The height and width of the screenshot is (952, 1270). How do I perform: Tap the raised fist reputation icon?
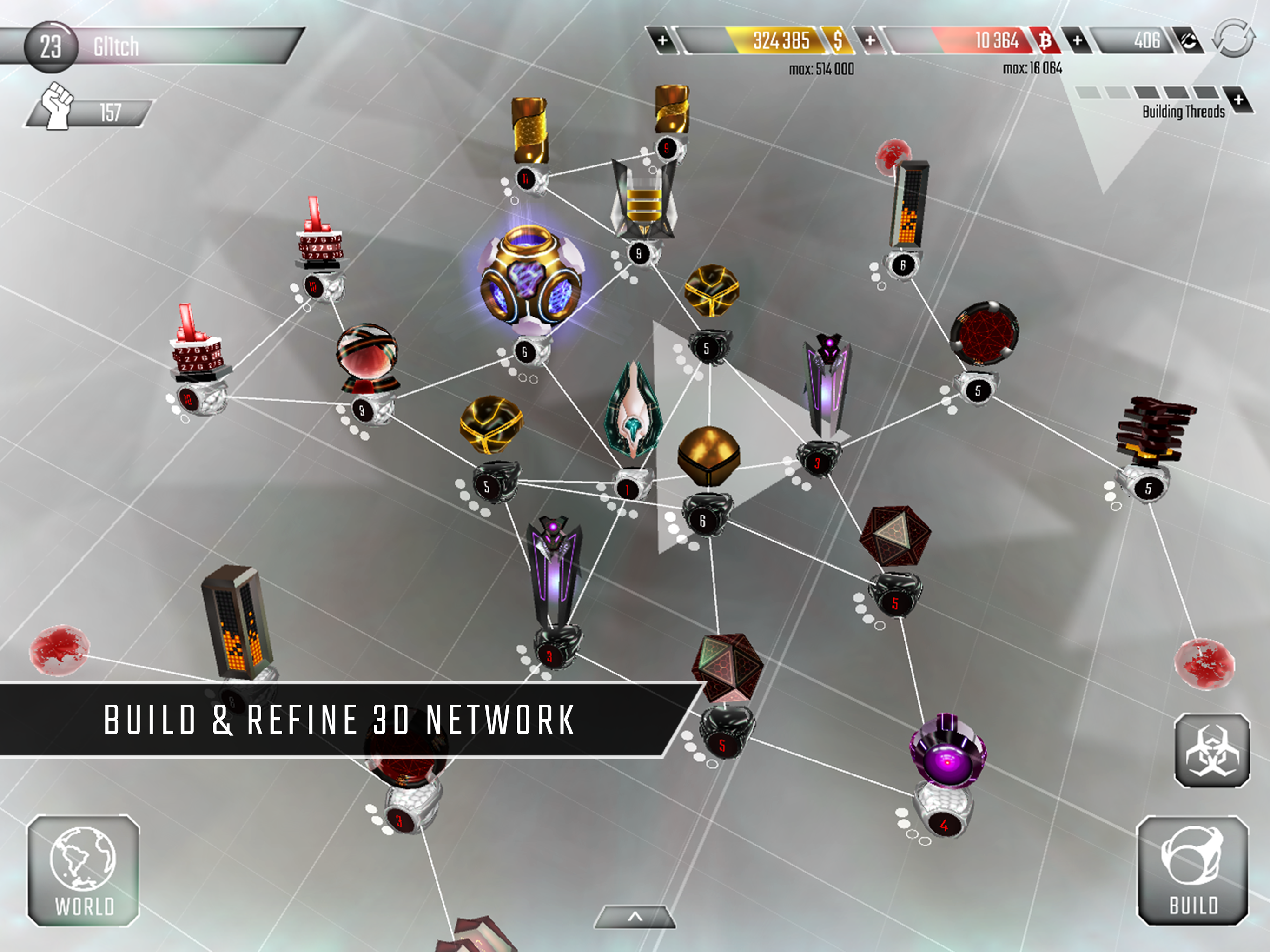[x=56, y=106]
